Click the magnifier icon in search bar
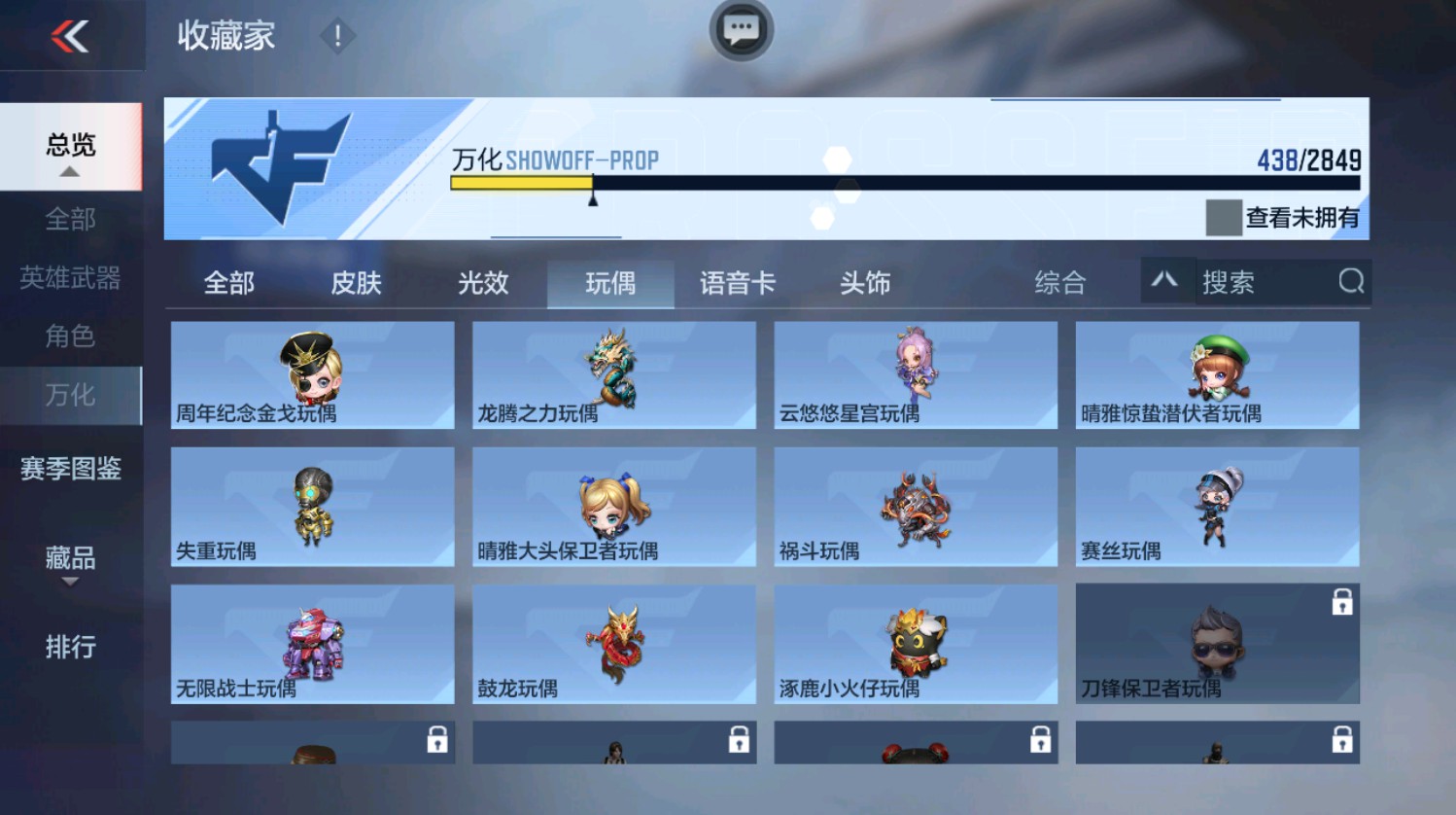 [x=1351, y=282]
